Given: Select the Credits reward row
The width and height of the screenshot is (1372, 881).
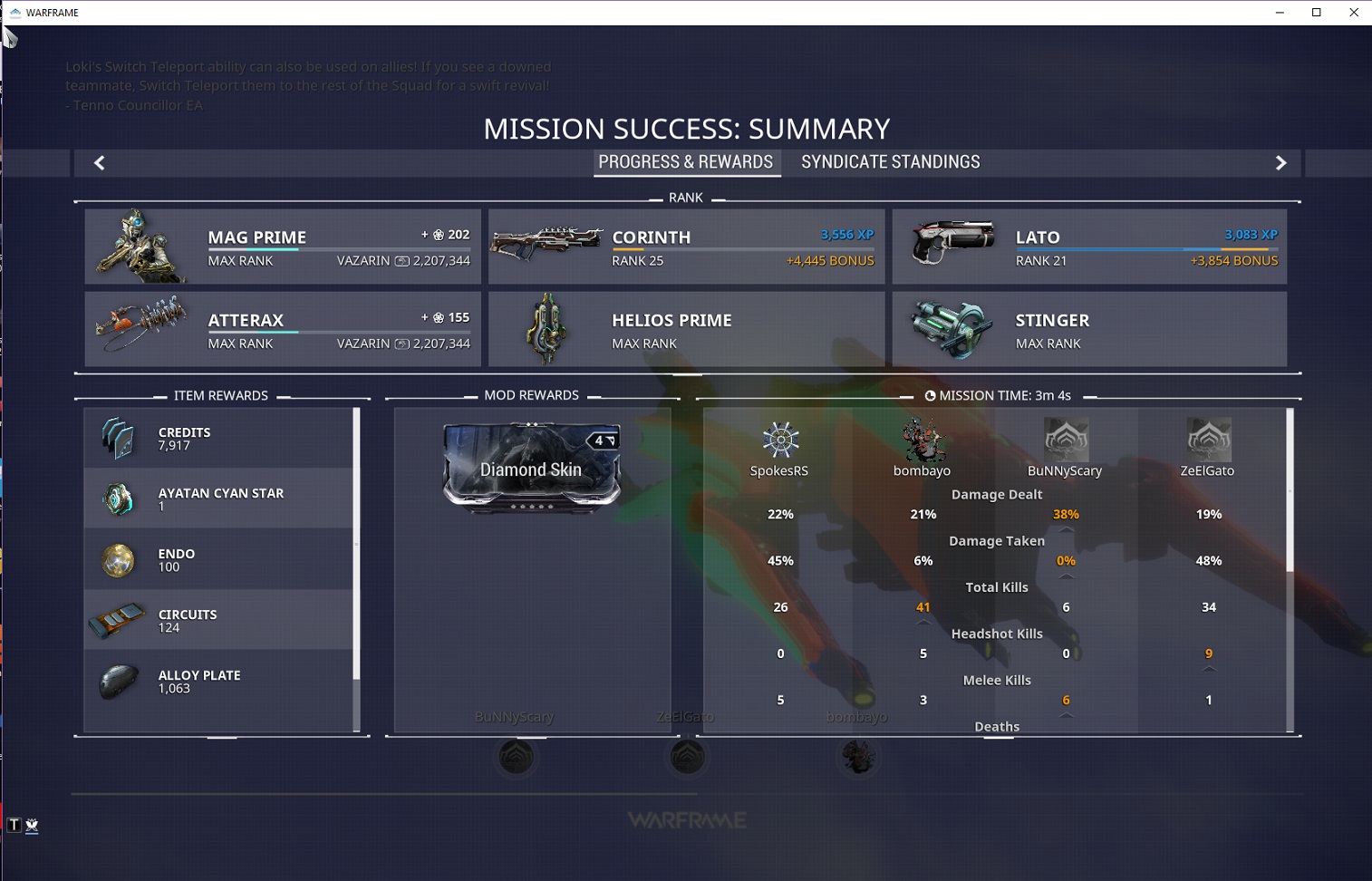Looking at the screenshot, I should coord(218,439).
